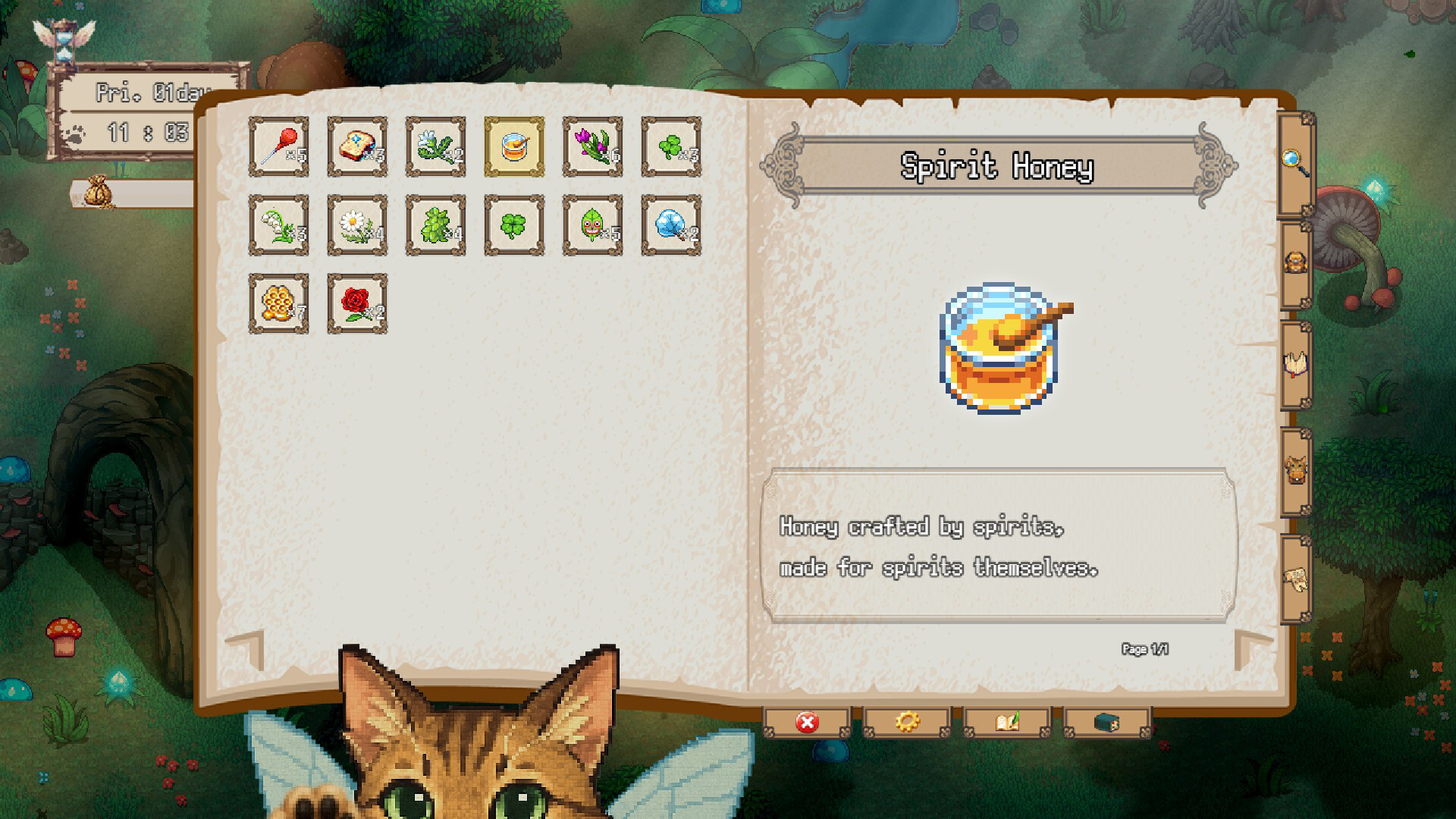Select the honey pot item in inventory
This screenshot has width=1456, height=819.
pos(514,148)
